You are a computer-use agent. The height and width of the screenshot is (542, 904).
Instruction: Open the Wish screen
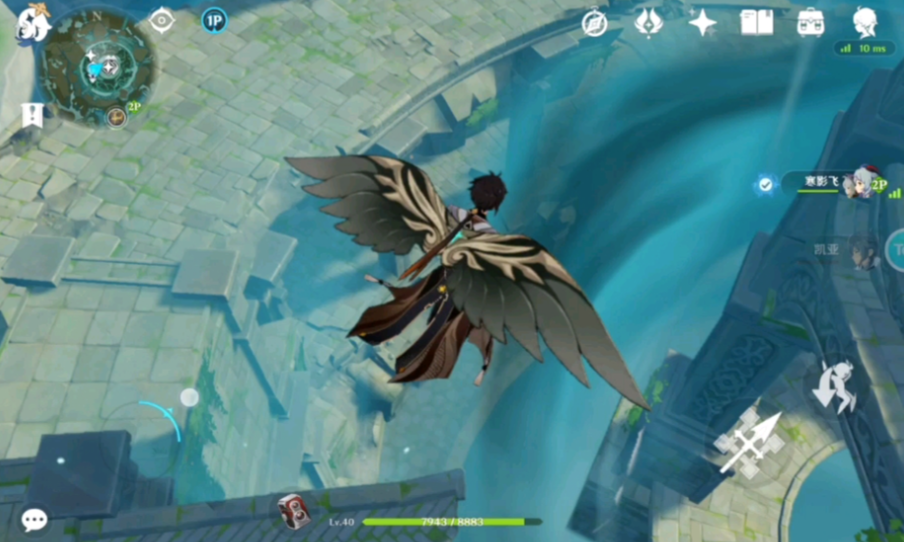[649, 22]
